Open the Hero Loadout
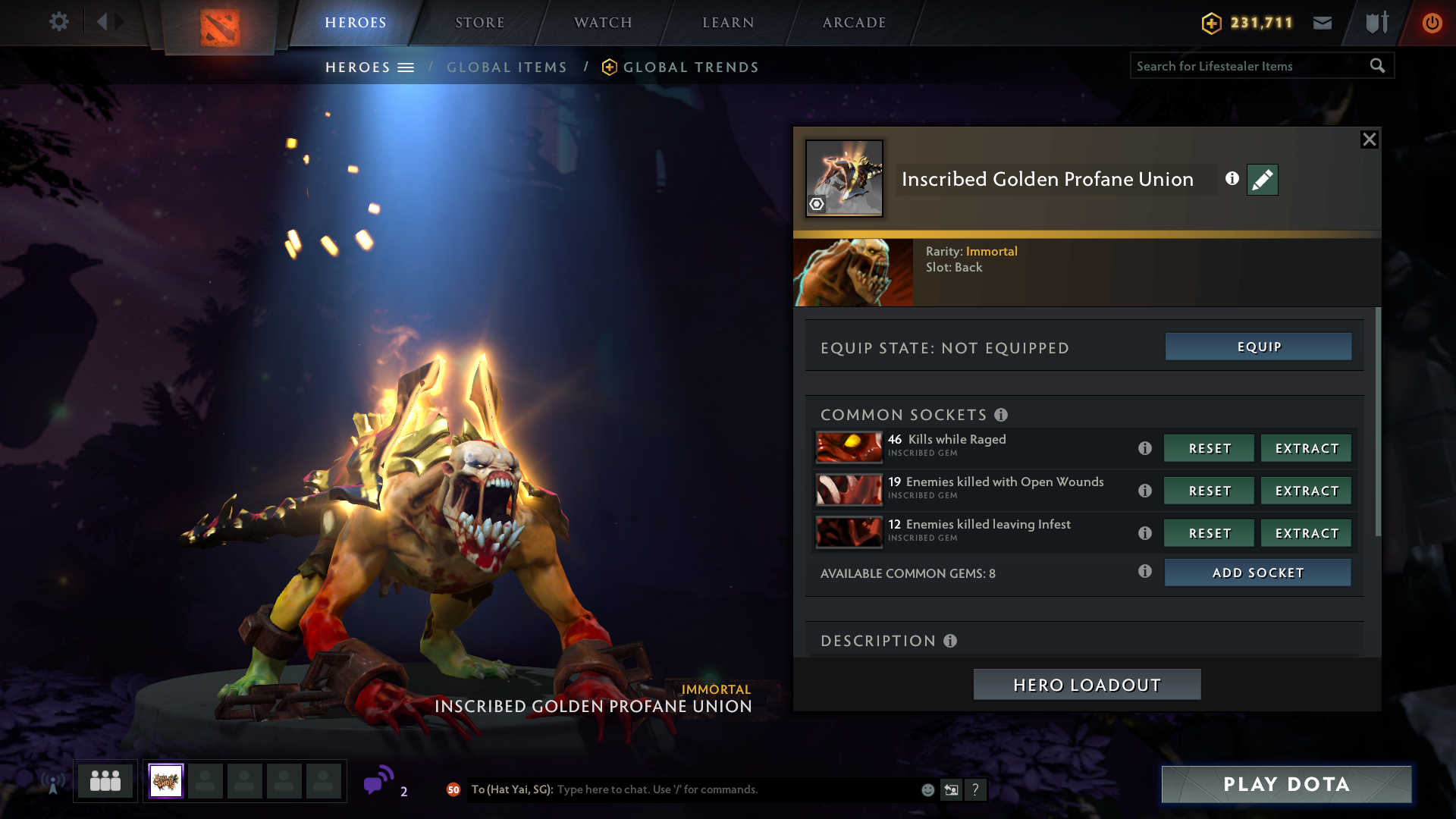Viewport: 1456px width, 819px height. pos(1087,685)
